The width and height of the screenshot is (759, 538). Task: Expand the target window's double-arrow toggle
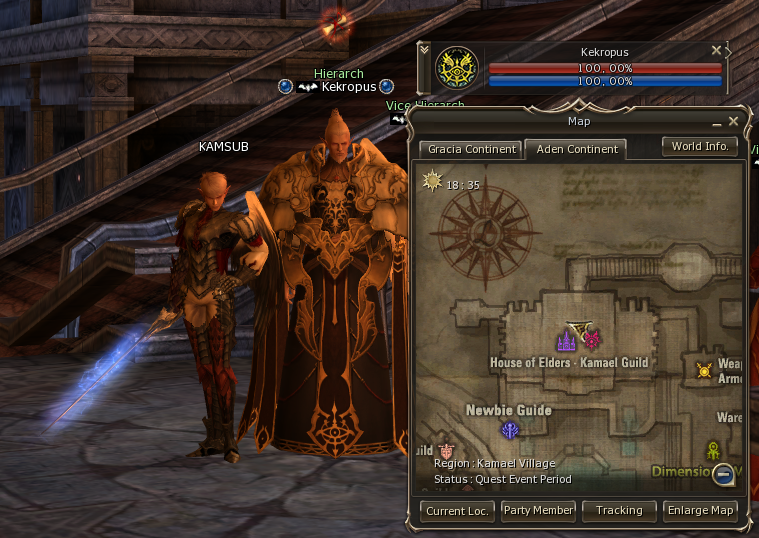pos(424,49)
